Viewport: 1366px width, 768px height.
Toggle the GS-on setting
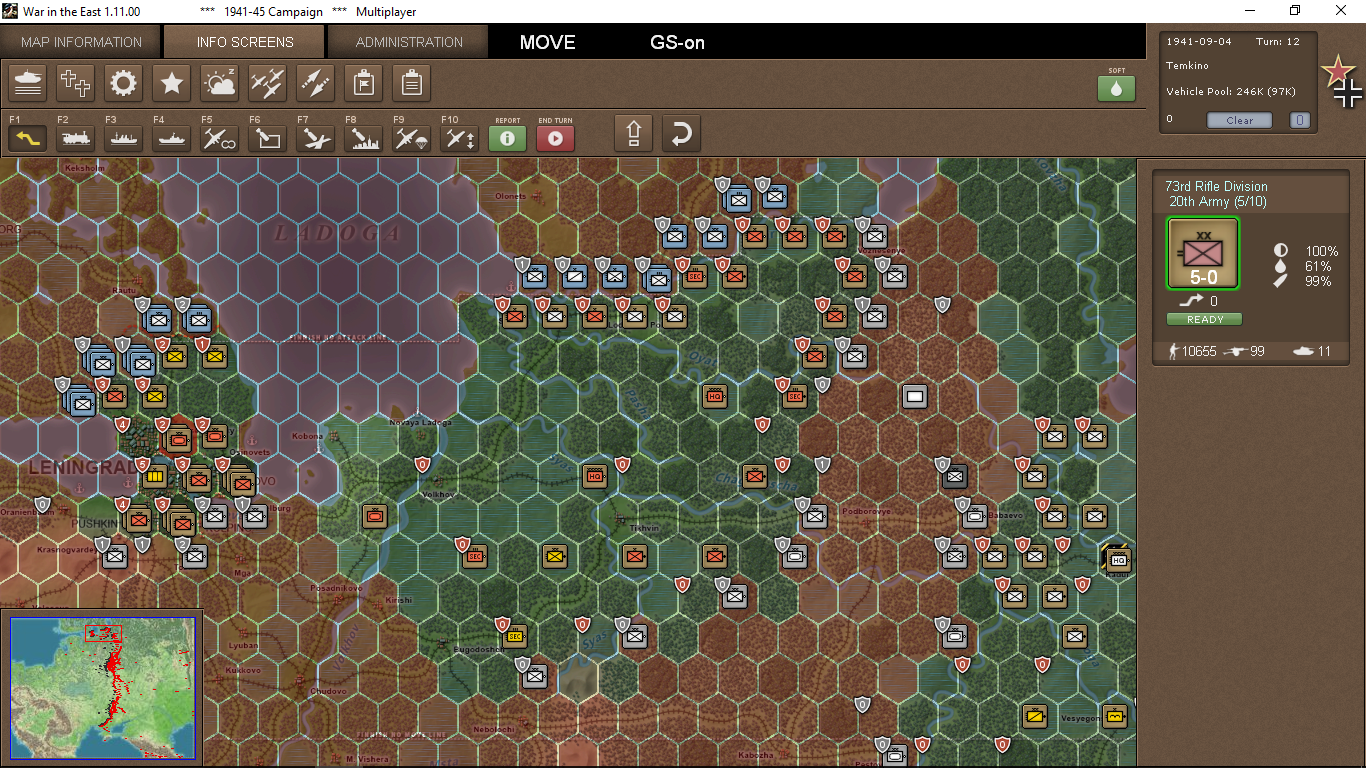[x=677, y=43]
